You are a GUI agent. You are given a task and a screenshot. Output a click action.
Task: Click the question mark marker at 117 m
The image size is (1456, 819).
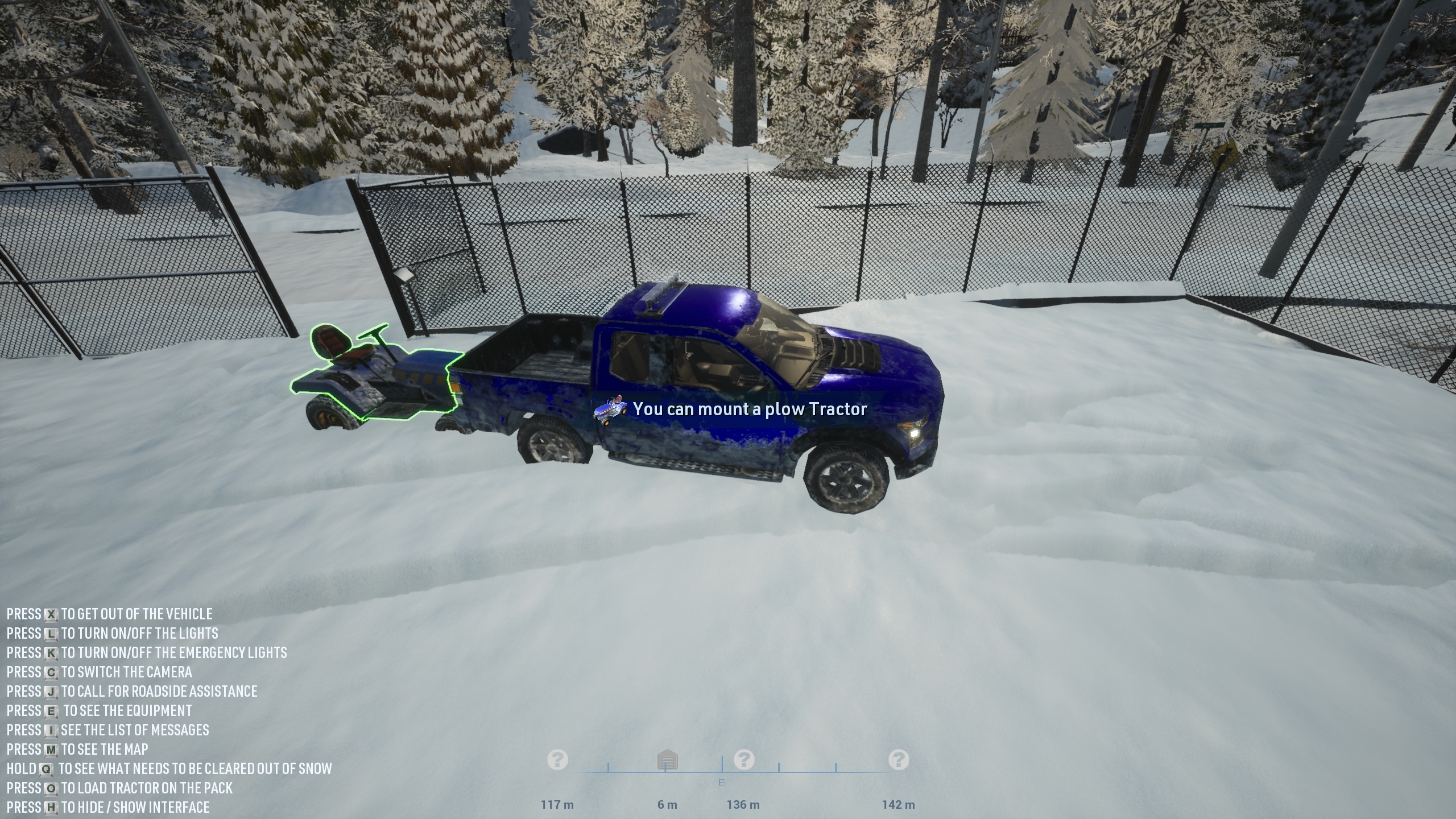[557, 759]
